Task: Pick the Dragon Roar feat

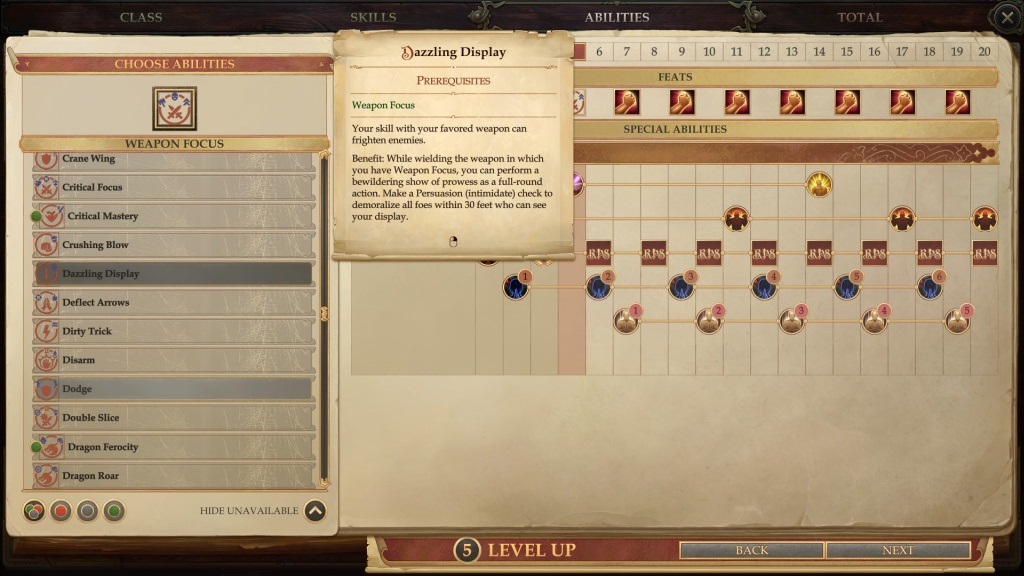Action: (175, 476)
